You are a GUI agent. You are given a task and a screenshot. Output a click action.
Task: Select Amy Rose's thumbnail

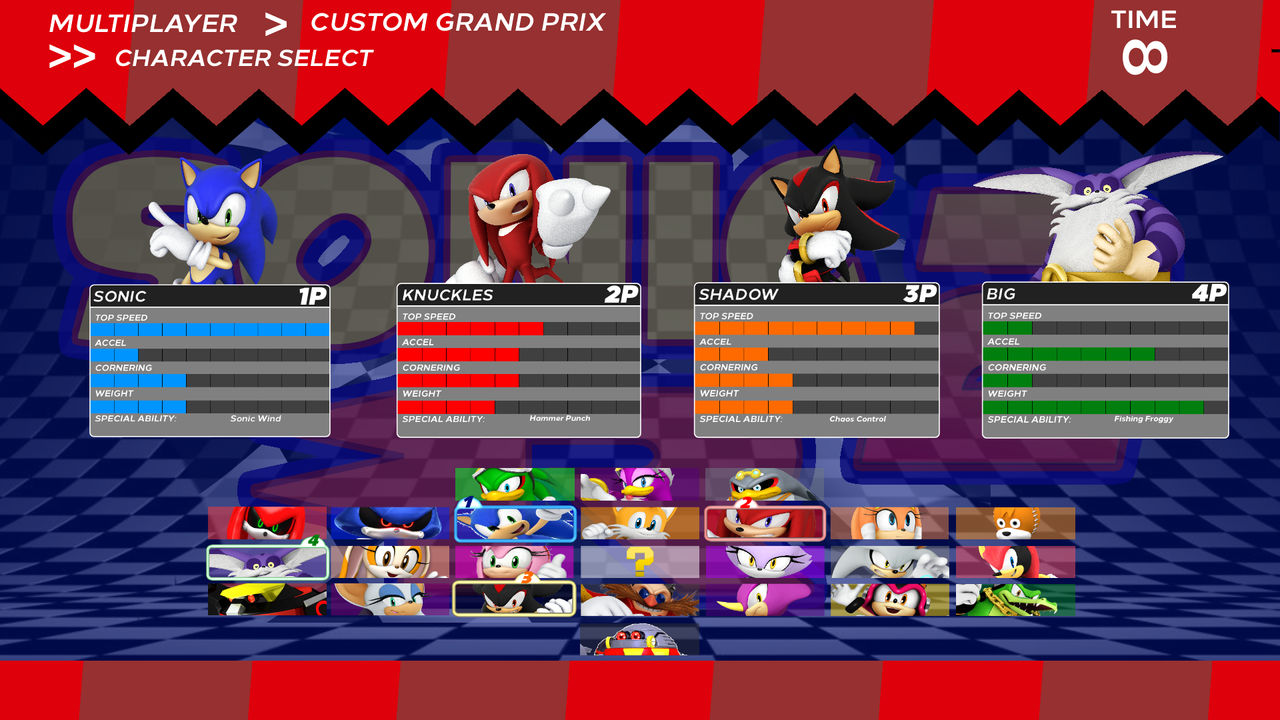[x=513, y=558]
